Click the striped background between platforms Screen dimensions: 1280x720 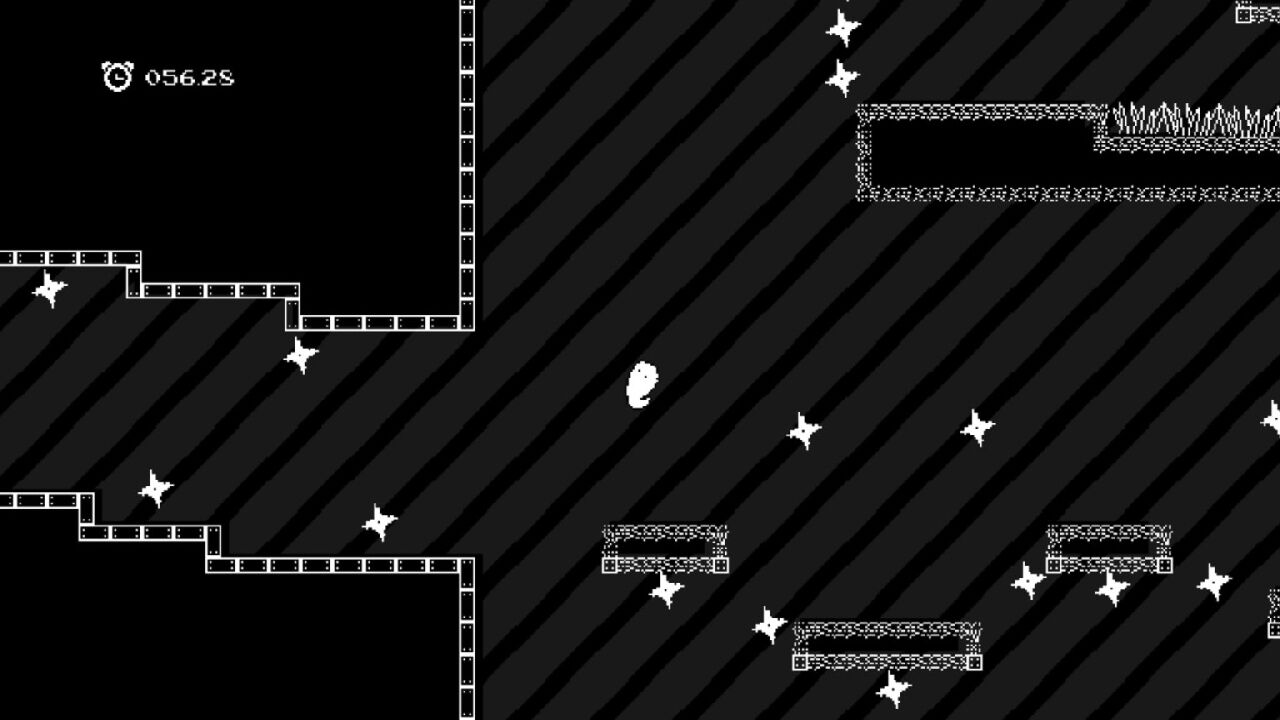[x=600, y=250]
